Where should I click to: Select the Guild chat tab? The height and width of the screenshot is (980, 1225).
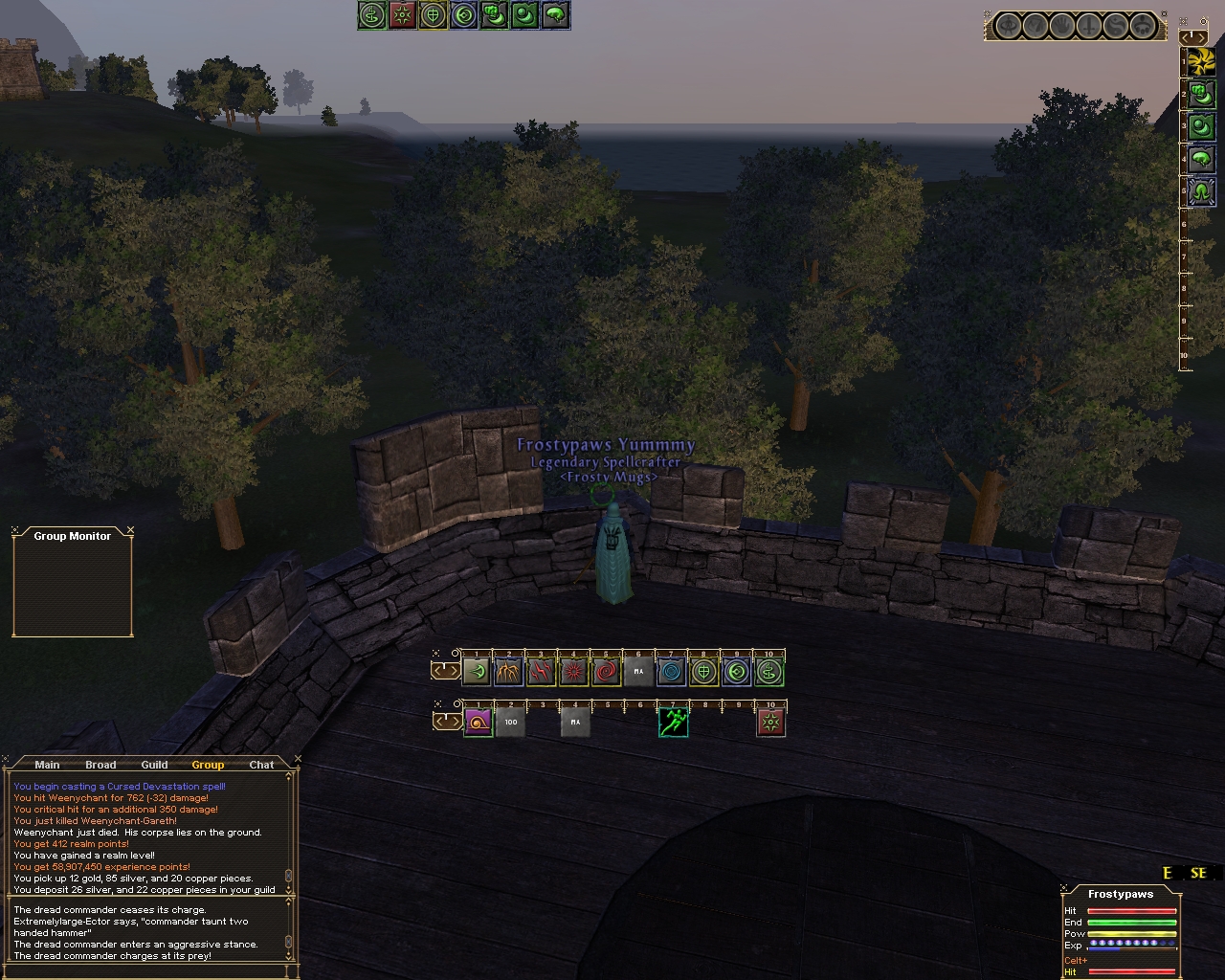154,765
